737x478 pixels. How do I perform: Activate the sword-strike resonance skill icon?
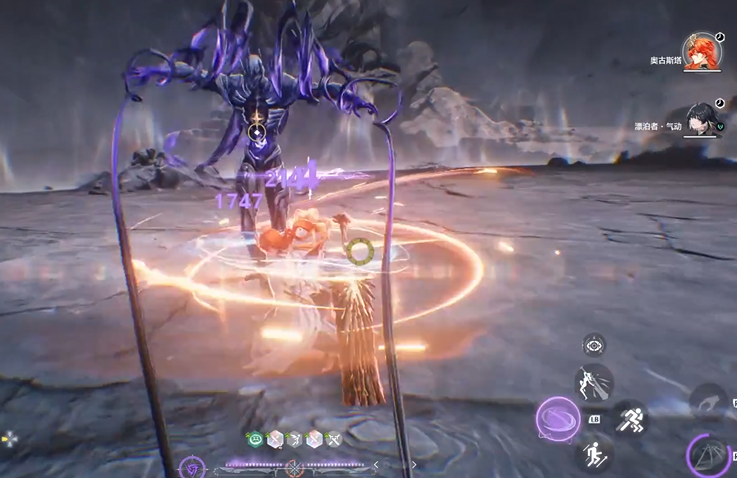(x=593, y=382)
